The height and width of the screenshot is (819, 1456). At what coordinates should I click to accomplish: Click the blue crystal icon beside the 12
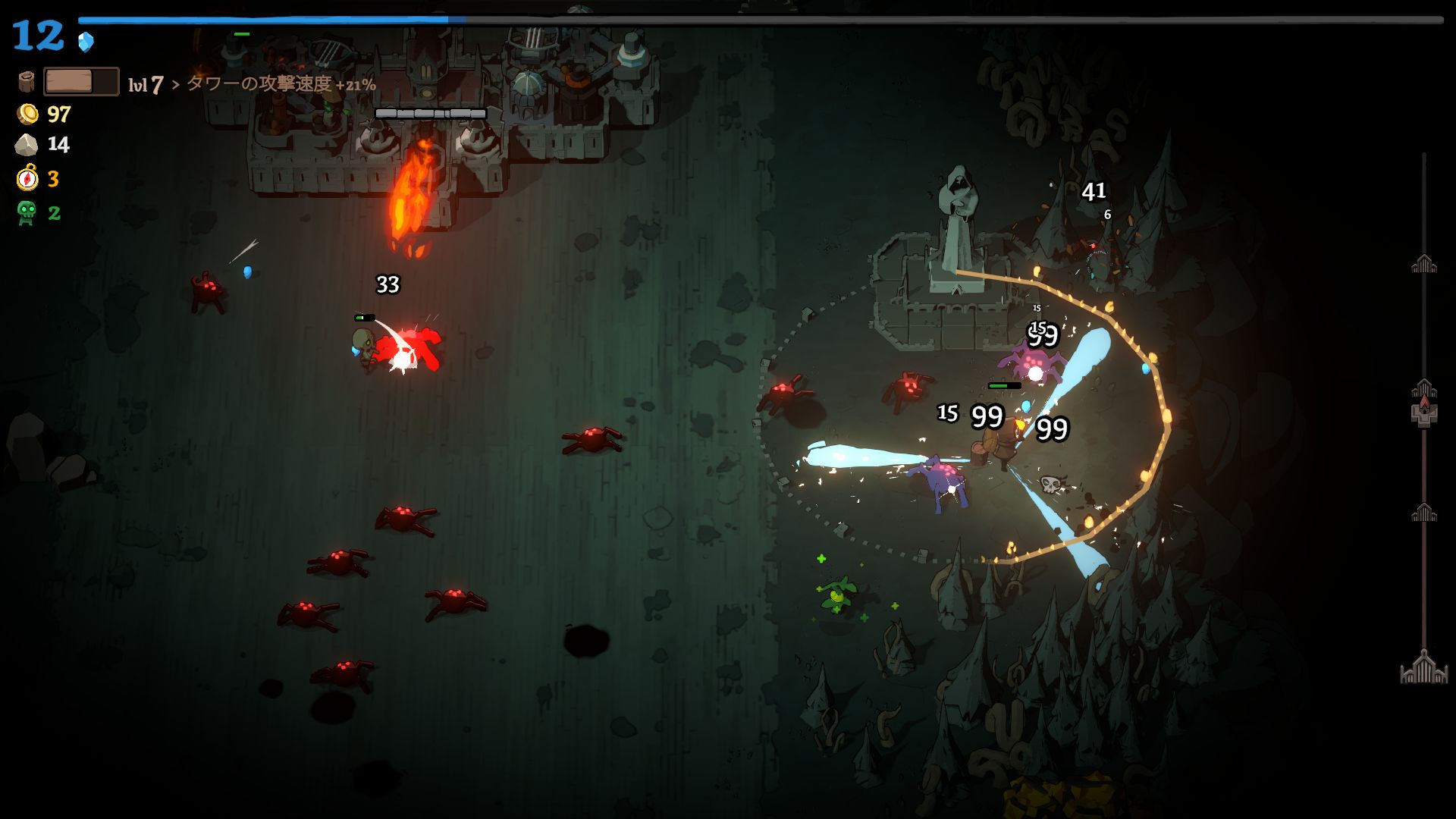pyautogui.click(x=86, y=42)
